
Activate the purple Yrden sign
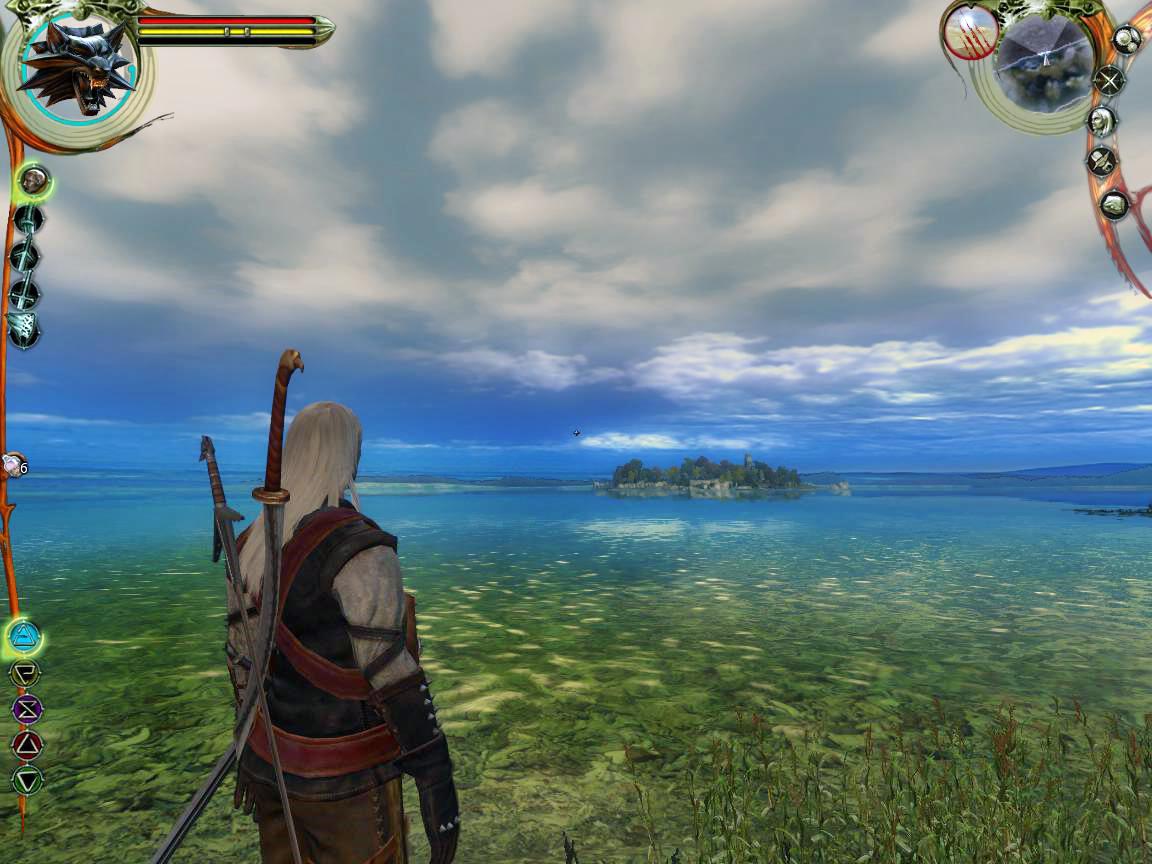pyautogui.click(x=26, y=709)
